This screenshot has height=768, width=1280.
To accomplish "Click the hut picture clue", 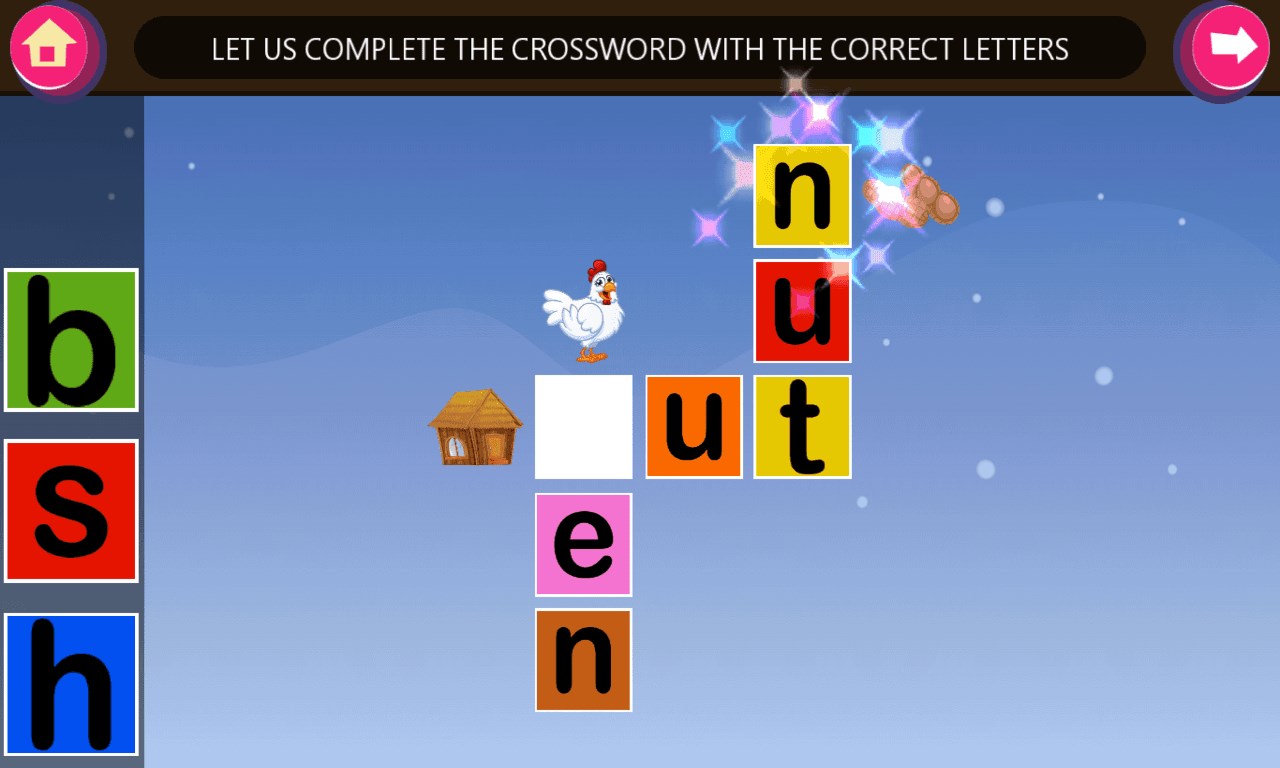I will [474, 427].
